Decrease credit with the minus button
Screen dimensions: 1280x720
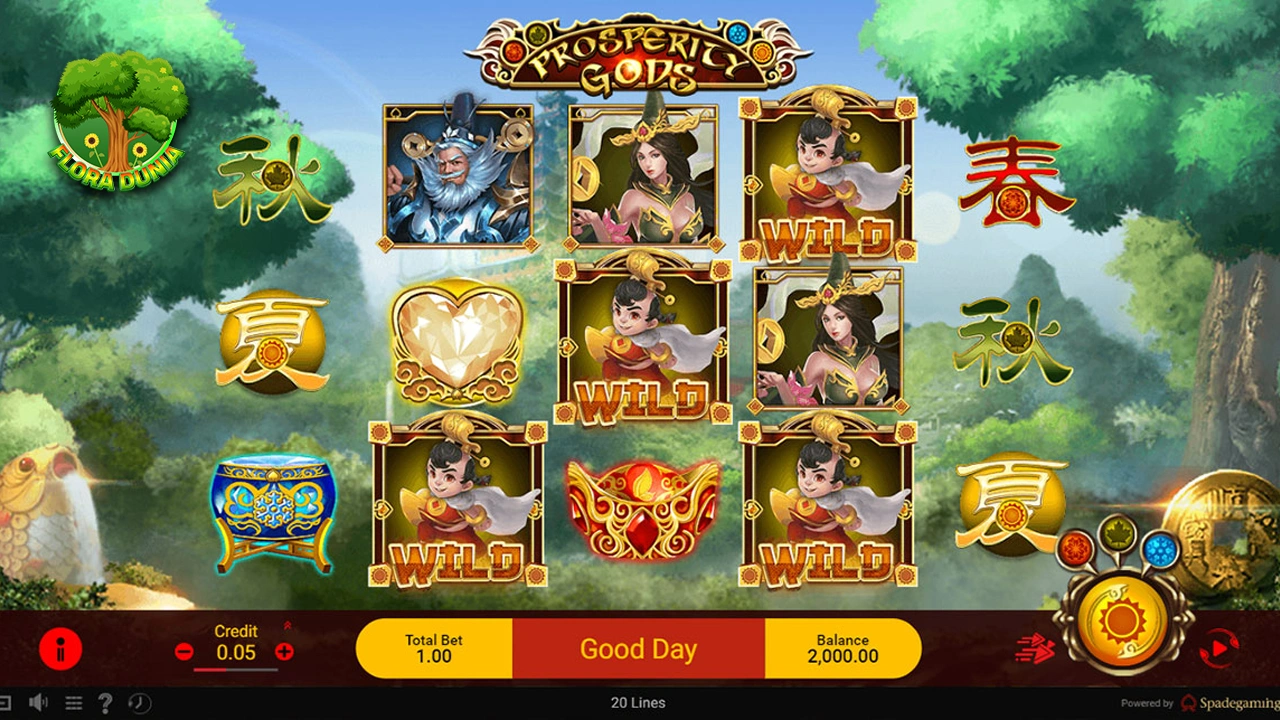click(x=184, y=651)
